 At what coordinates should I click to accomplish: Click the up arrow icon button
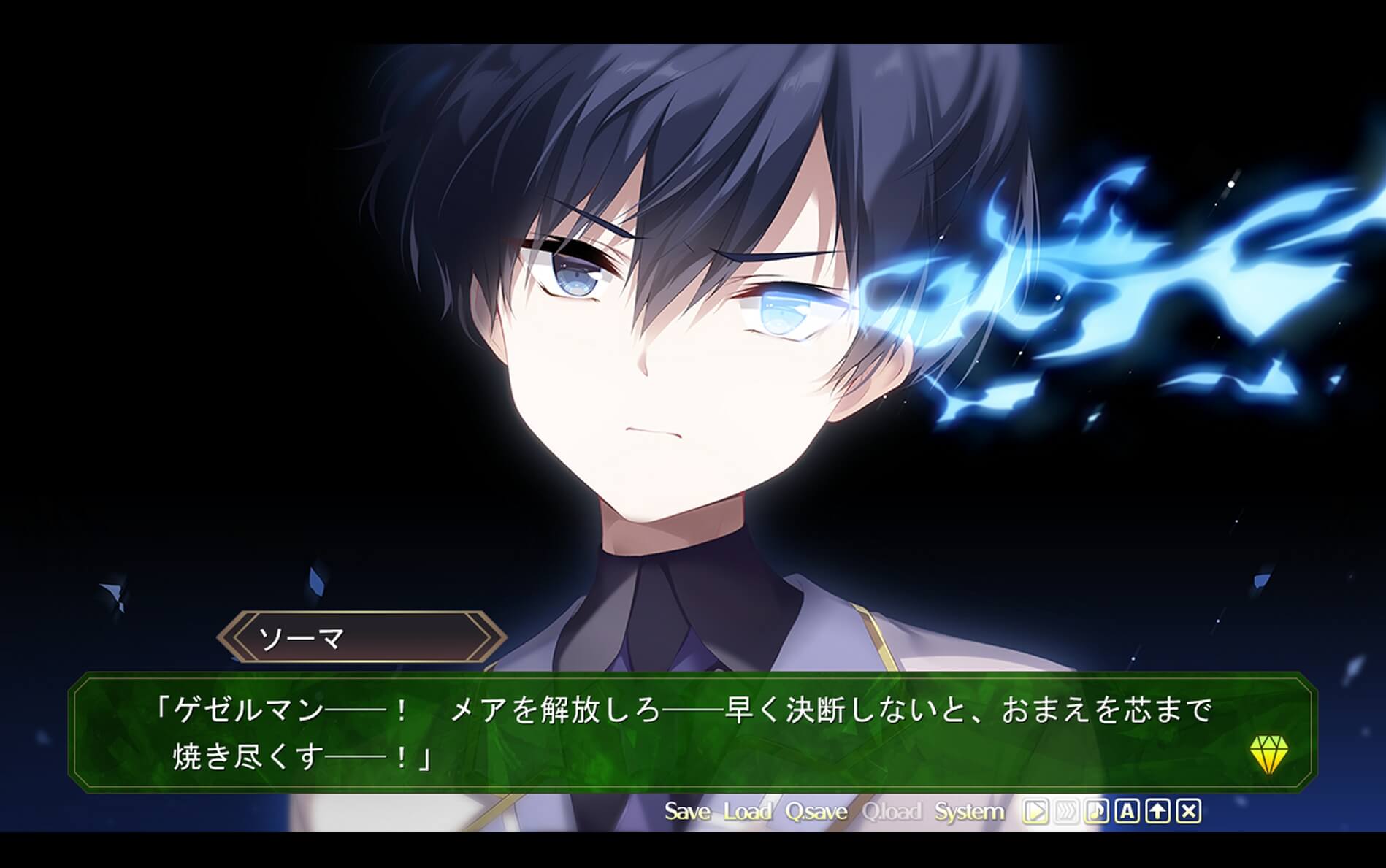pyautogui.click(x=1158, y=812)
